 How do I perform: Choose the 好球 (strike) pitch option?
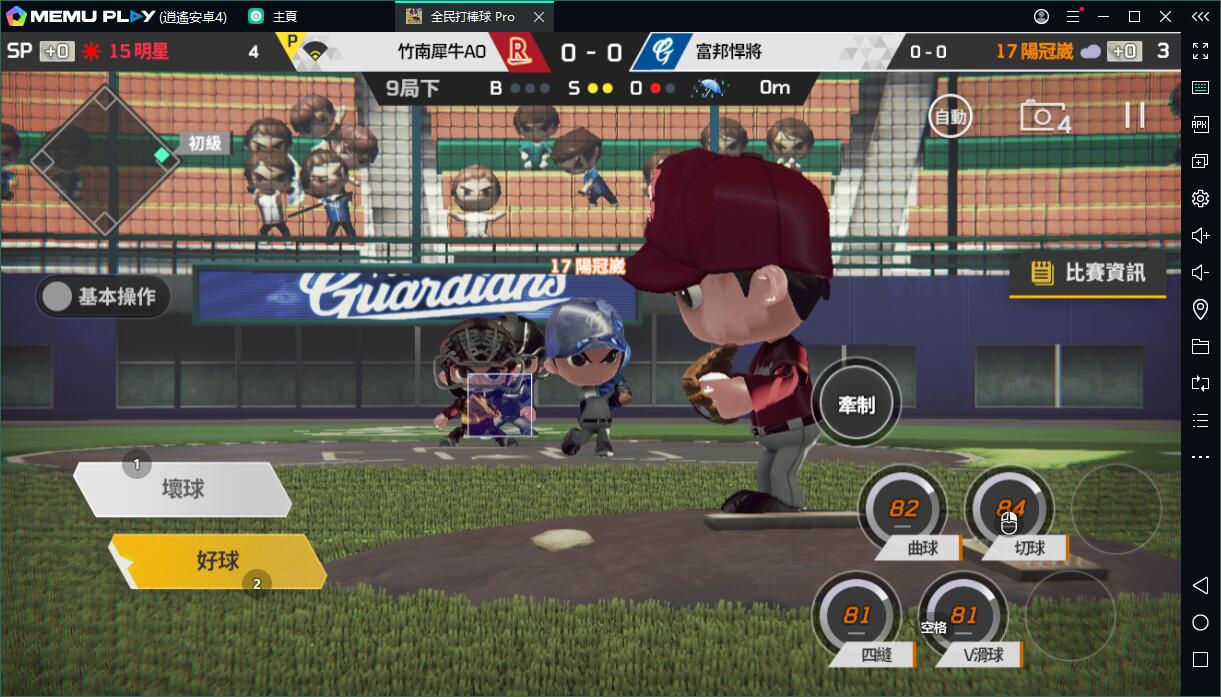[x=218, y=561]
